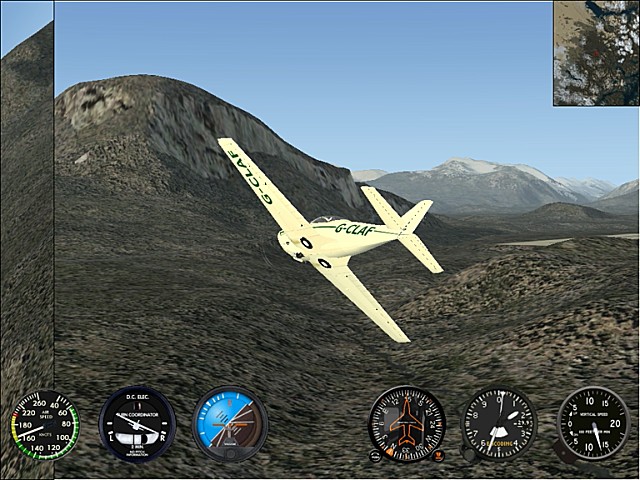Click the altimeter gauge
The height and width of the screenshot is (480, 640).
coord(499,424)
